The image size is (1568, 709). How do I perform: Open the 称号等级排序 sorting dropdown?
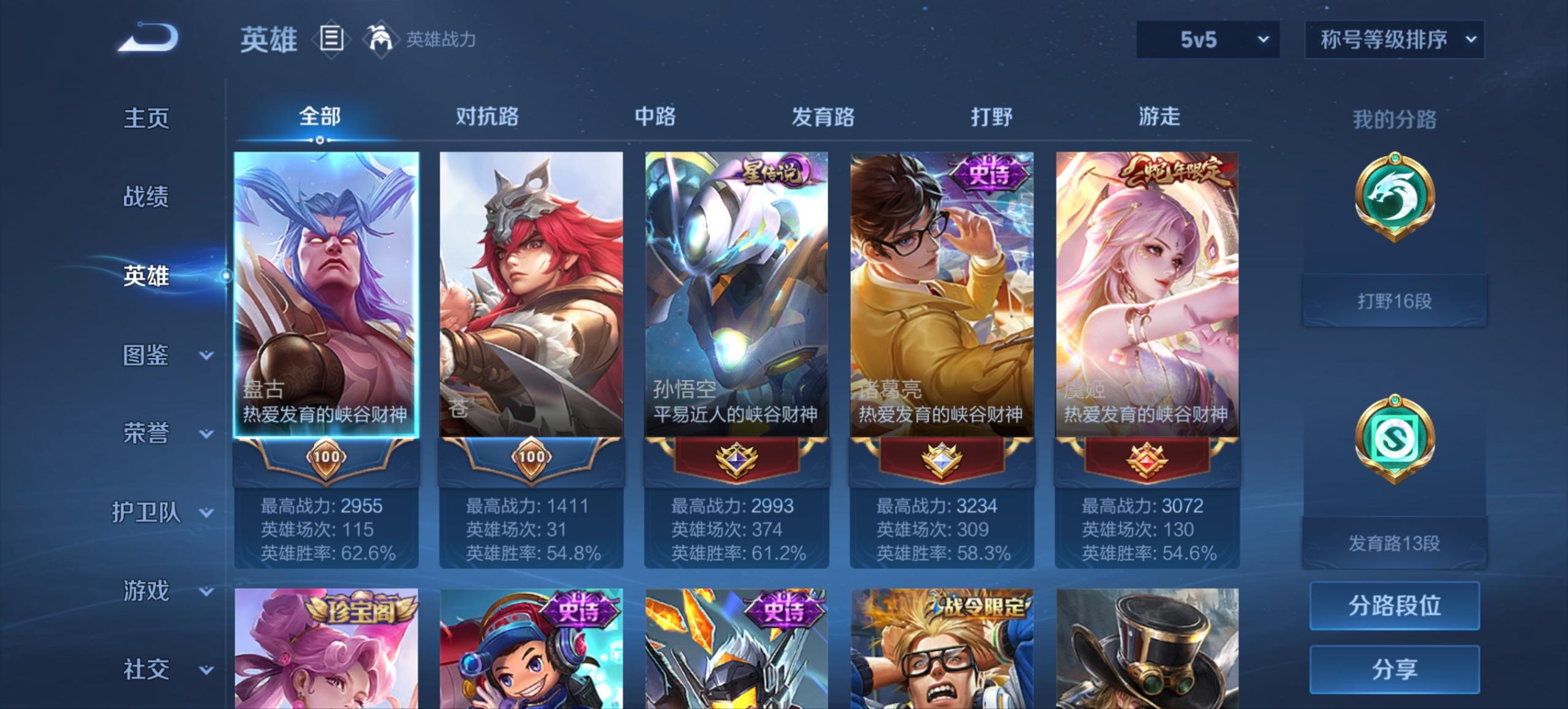click(x=1395, y=40)
